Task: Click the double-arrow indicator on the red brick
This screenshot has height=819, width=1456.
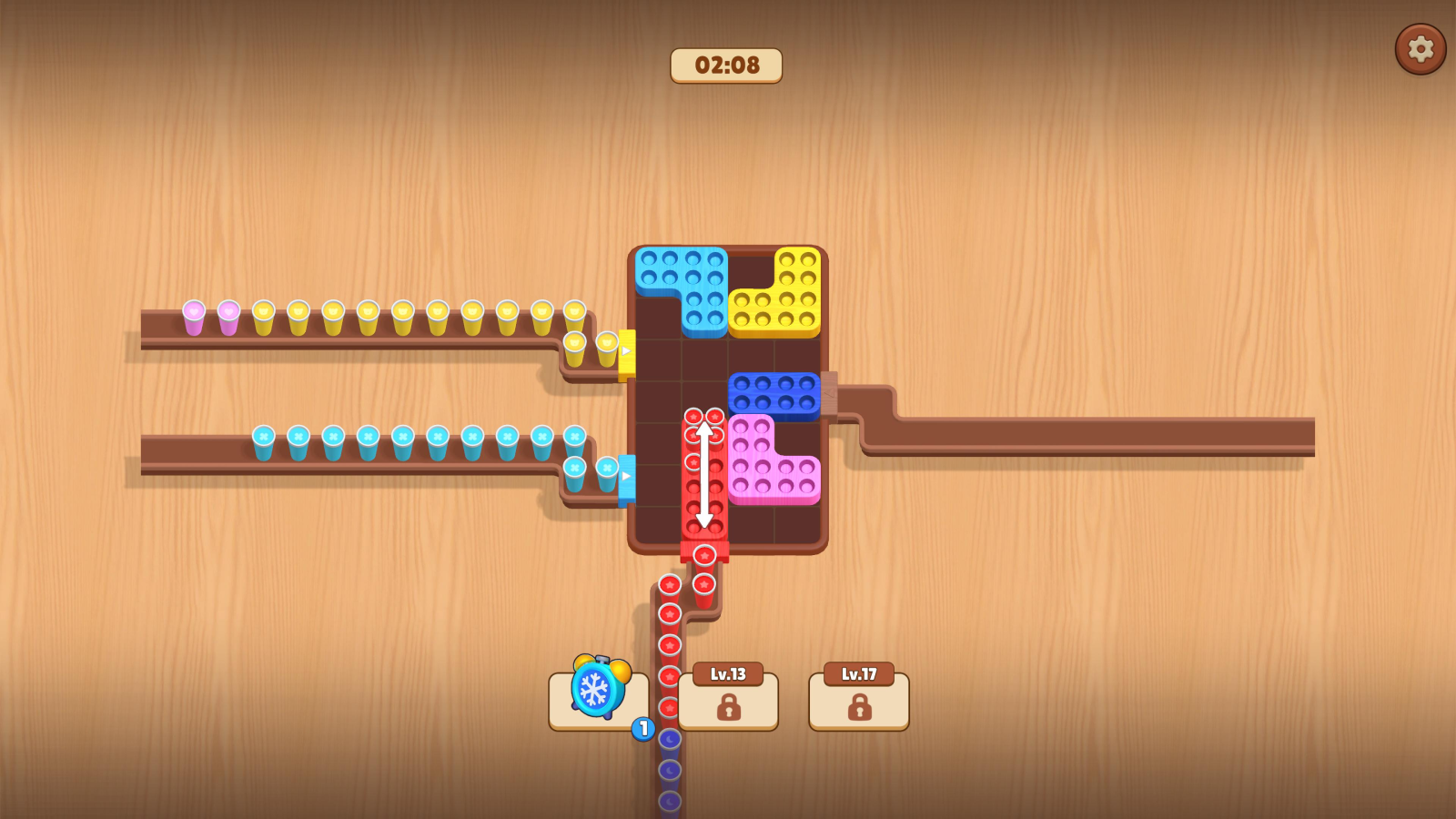Action: pyautogui.click(x=703, y=475)
